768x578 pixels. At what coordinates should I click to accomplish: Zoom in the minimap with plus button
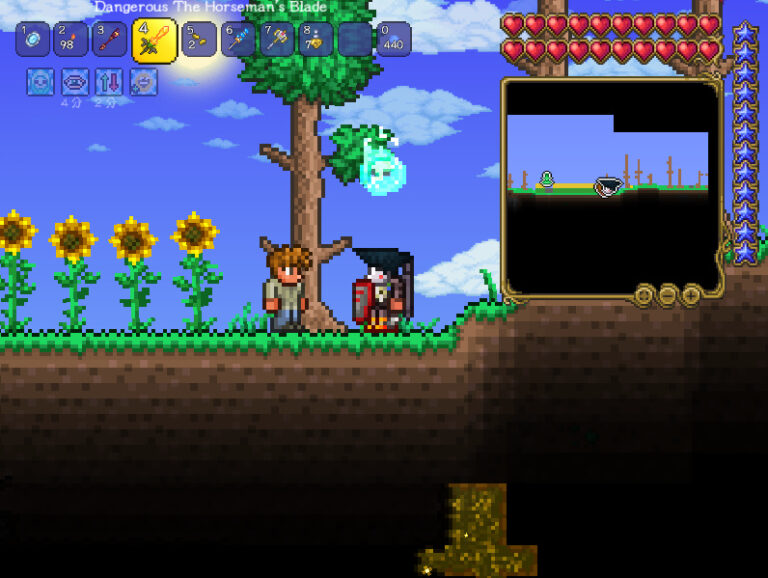[691, 294]
